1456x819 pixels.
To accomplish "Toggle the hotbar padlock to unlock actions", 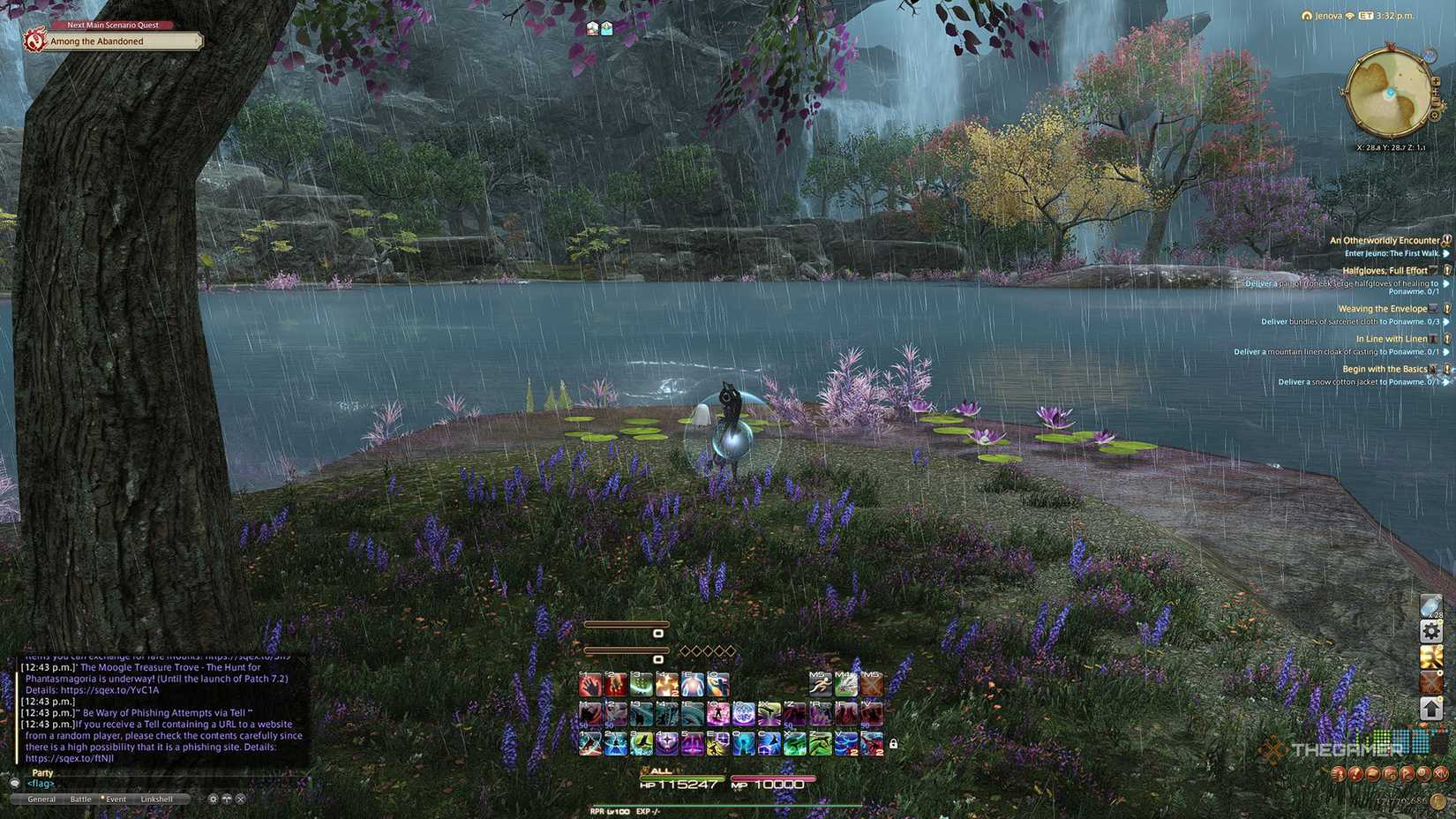I will tap(893, 744).
